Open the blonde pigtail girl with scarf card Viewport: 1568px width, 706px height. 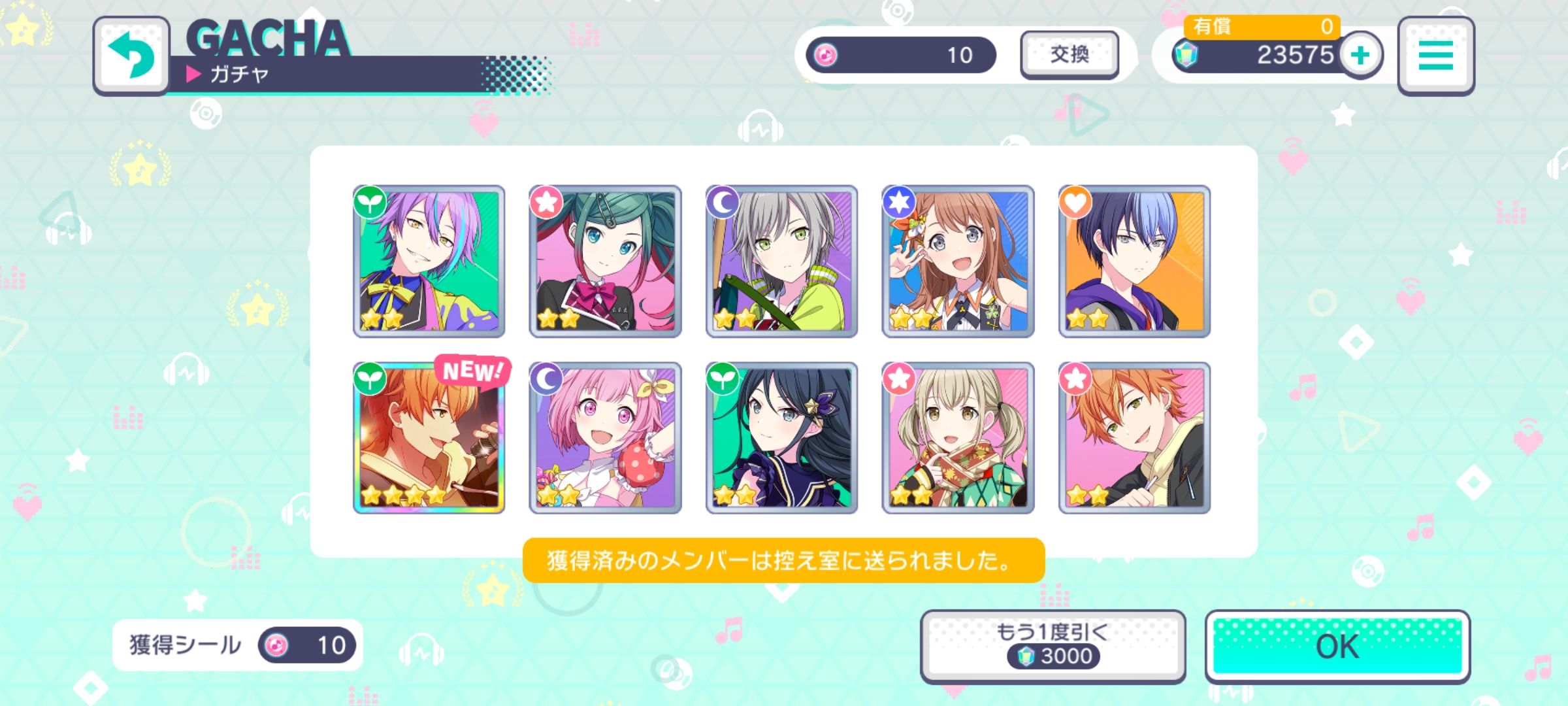click(x=958, y=438)
